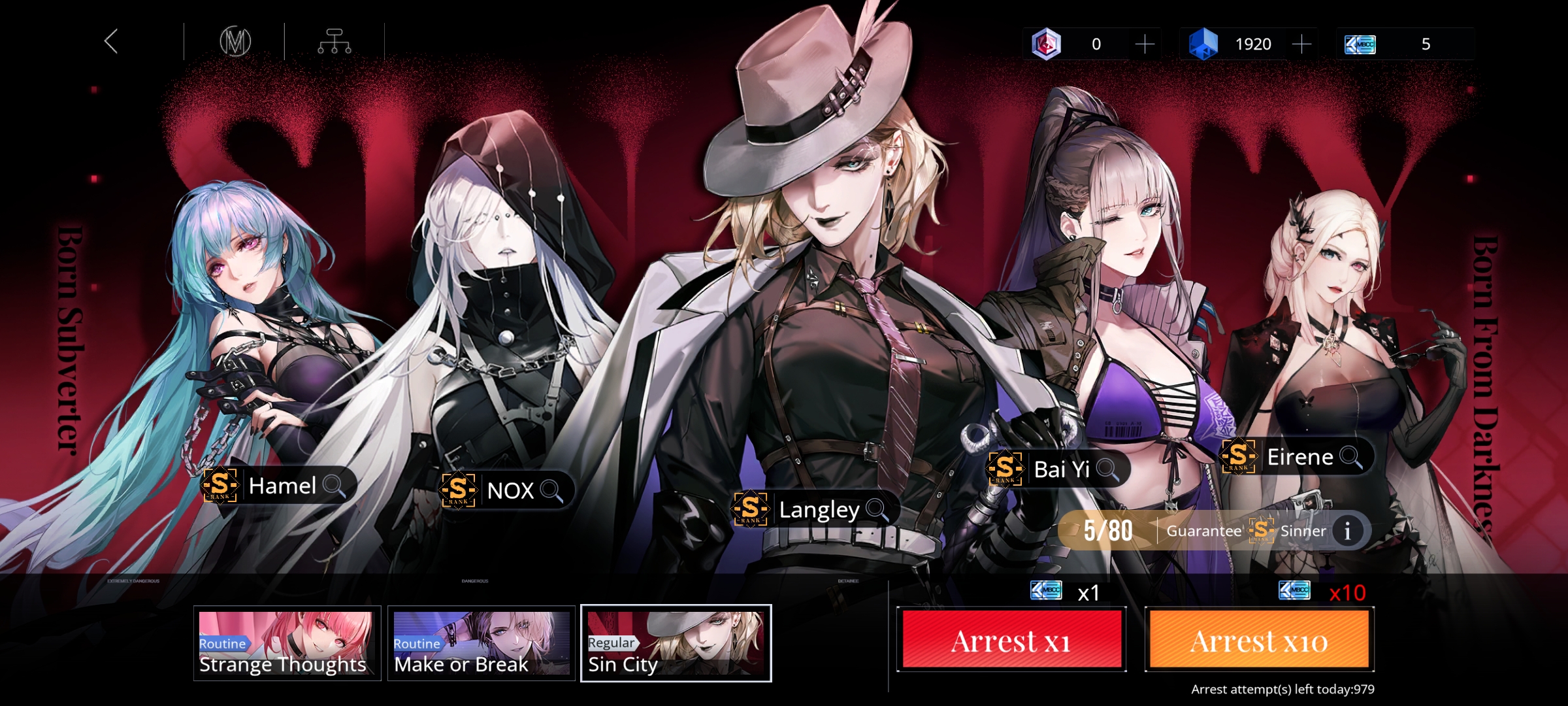Expand crystal purchase with its plus button
Screen dimensions: 1568x706
(x=1145, y=44)
